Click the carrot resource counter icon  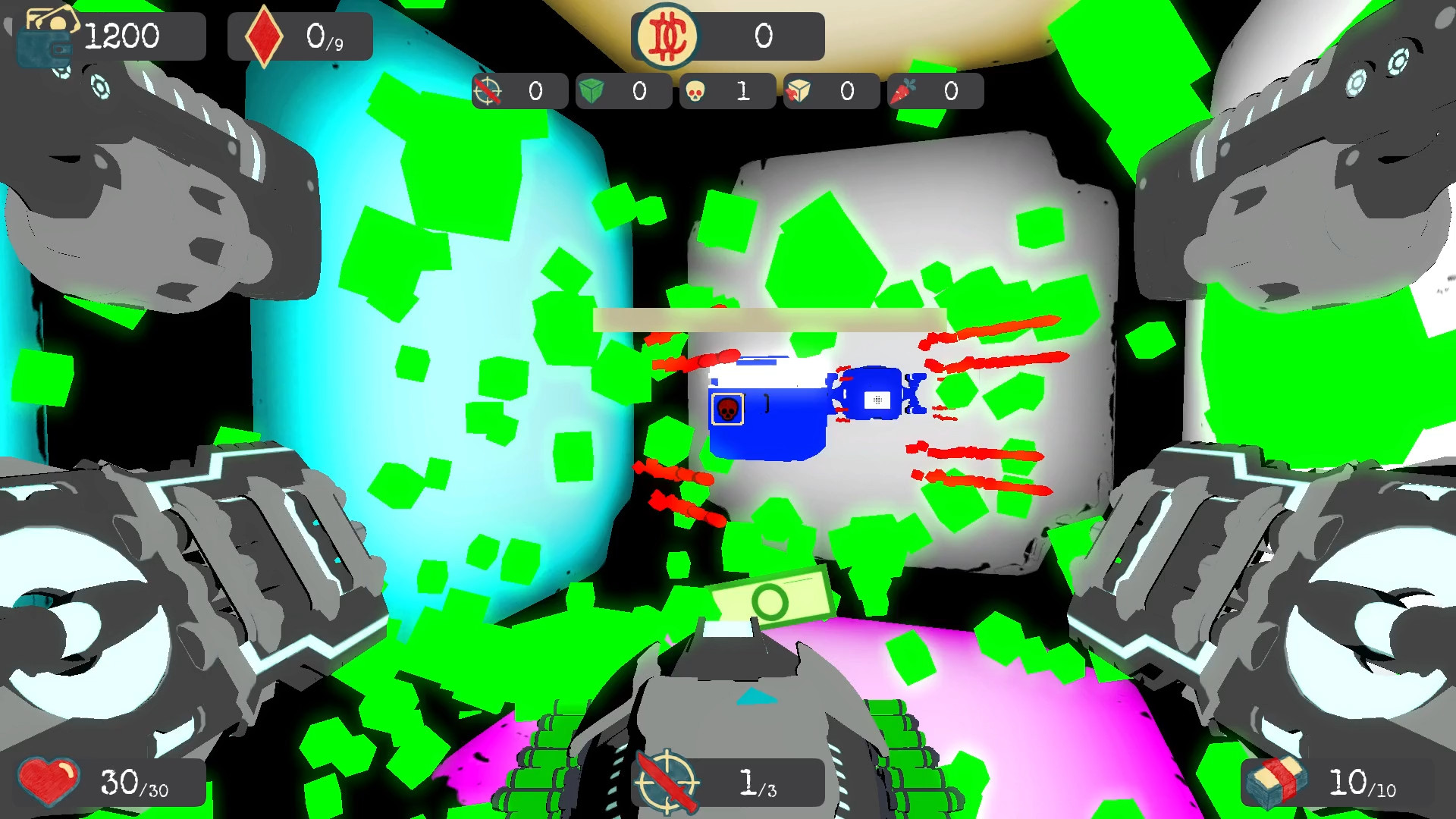click(905, 90)
